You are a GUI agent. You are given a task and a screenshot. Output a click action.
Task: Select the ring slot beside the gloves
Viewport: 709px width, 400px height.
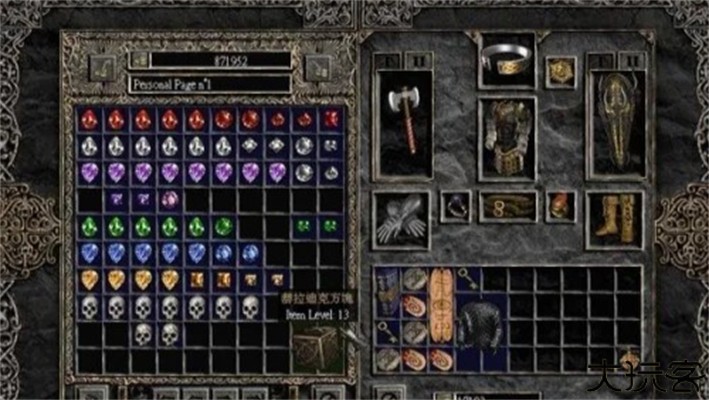pos(456,207)
